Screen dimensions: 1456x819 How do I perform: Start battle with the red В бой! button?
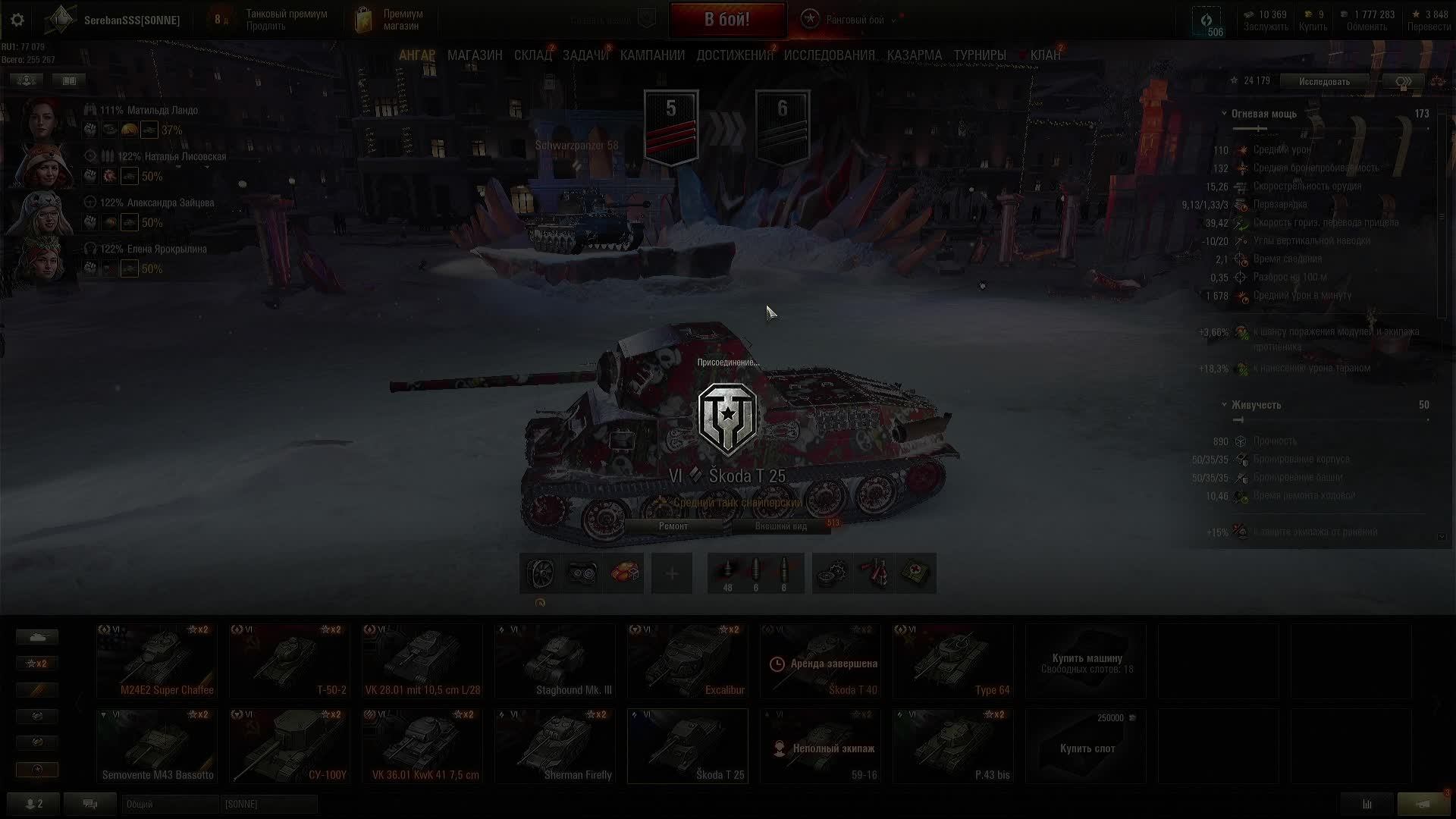click(726, 20)
